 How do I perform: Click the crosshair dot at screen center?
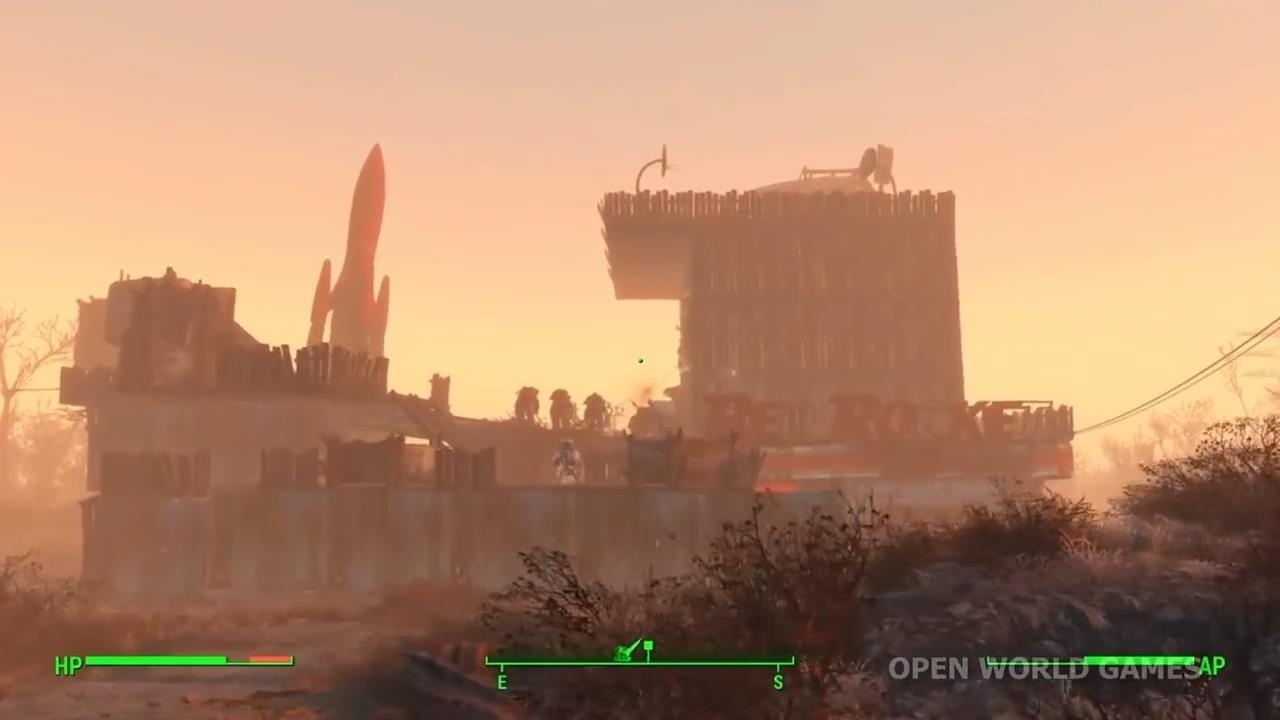click(x=640, y=360)
